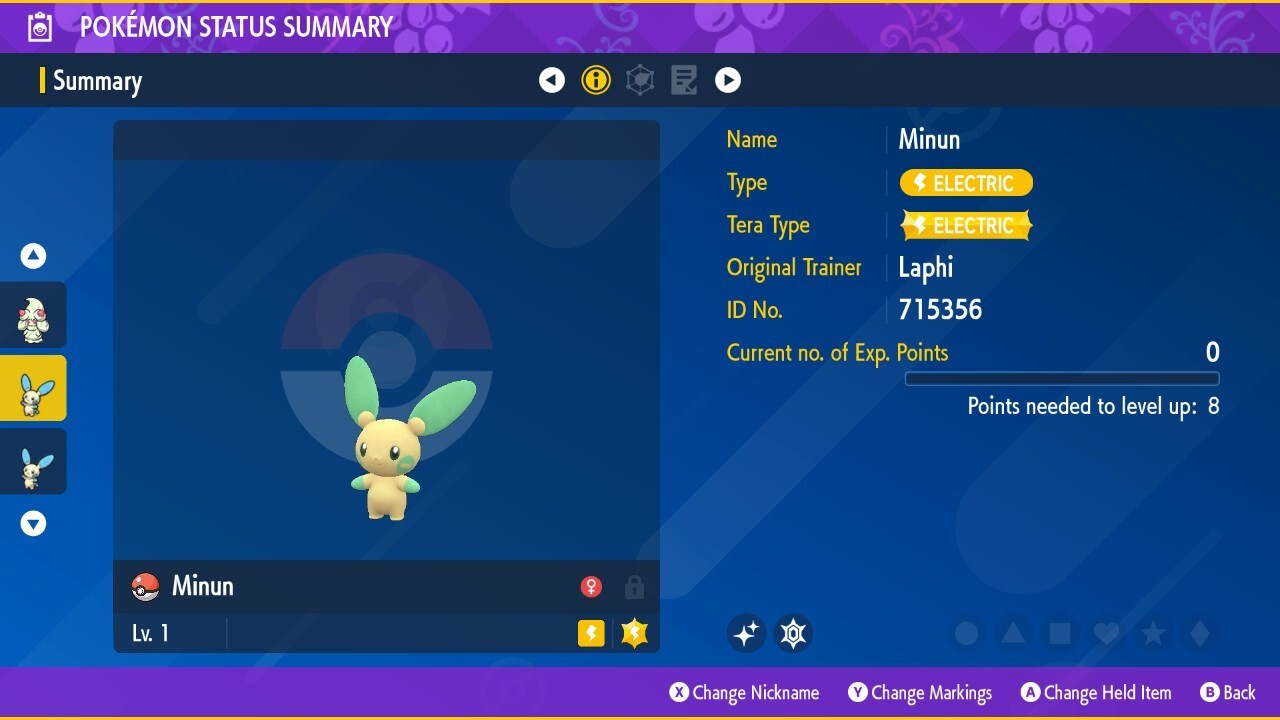The width and height of the screenshot is (1280, 720).
Task: Expand the party list with the up arrow
Action: (33, 255)
